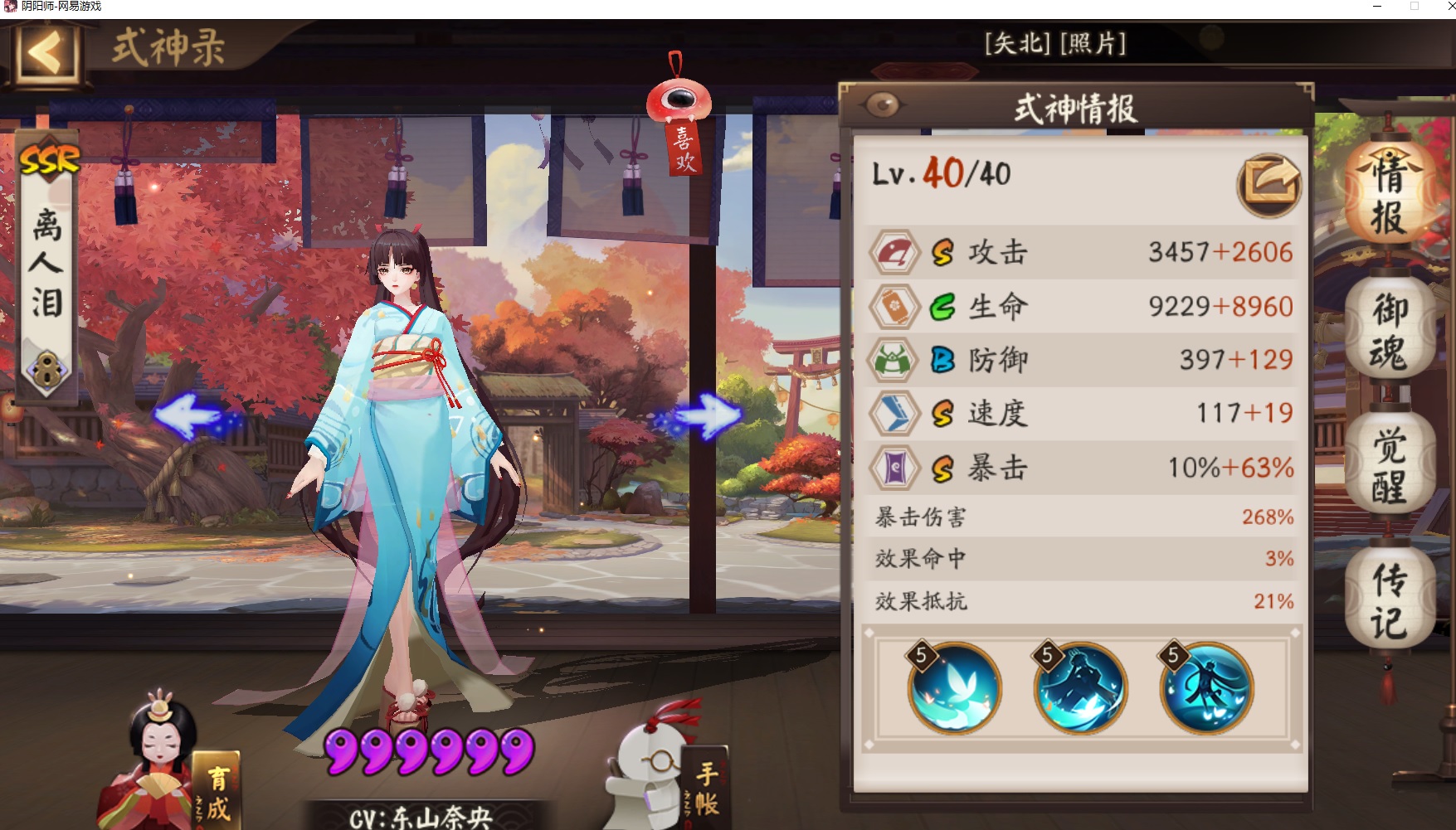Image resolution: width=1456 pixels, height=830 pixels.
Task: View the middle crouching figure skill
Action: pyautogui.click(x=1080, y=688)
